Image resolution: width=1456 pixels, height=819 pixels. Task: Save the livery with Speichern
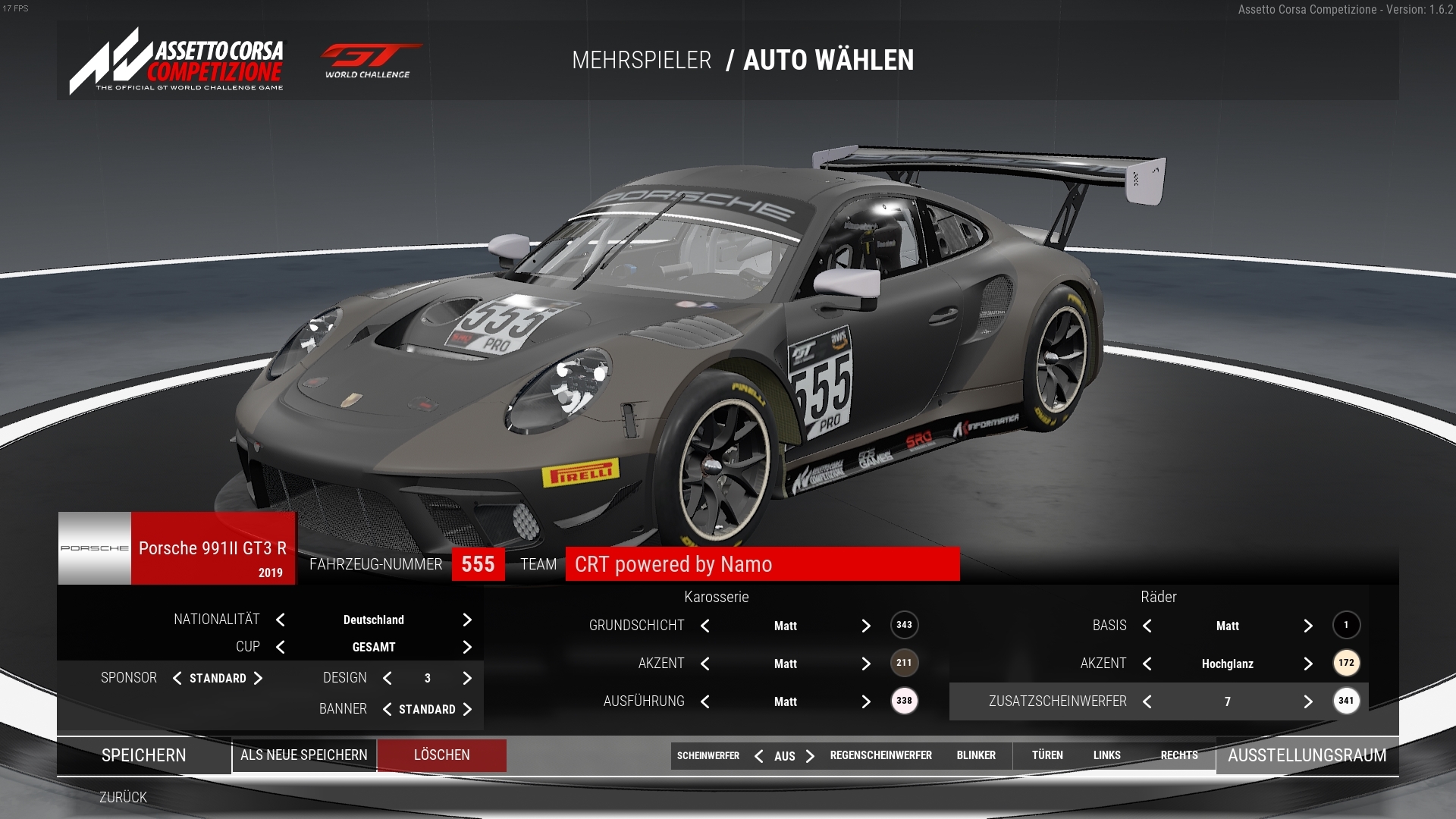(144, 755)
